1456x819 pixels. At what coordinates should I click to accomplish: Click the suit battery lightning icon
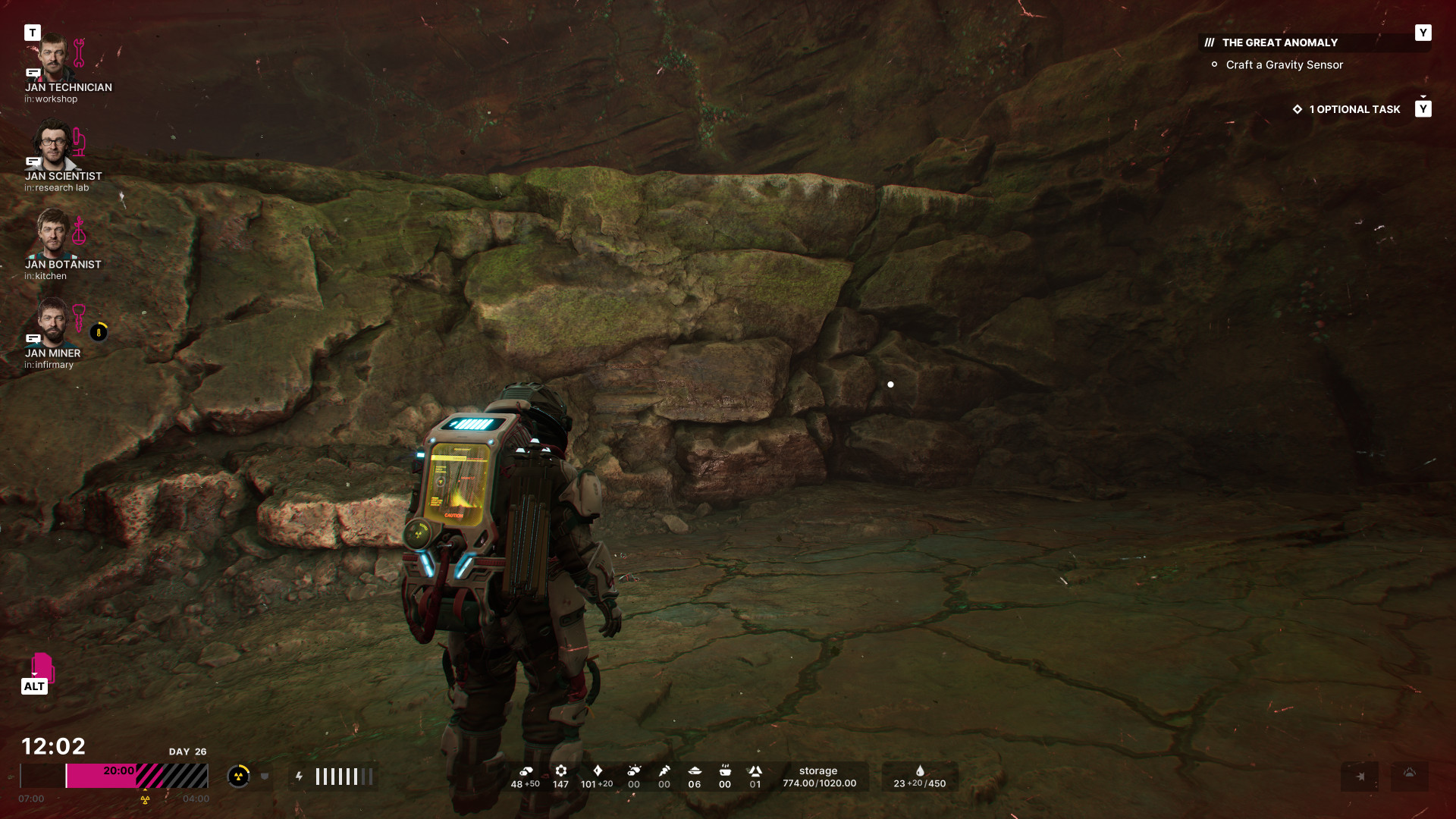tap(300, 776)
